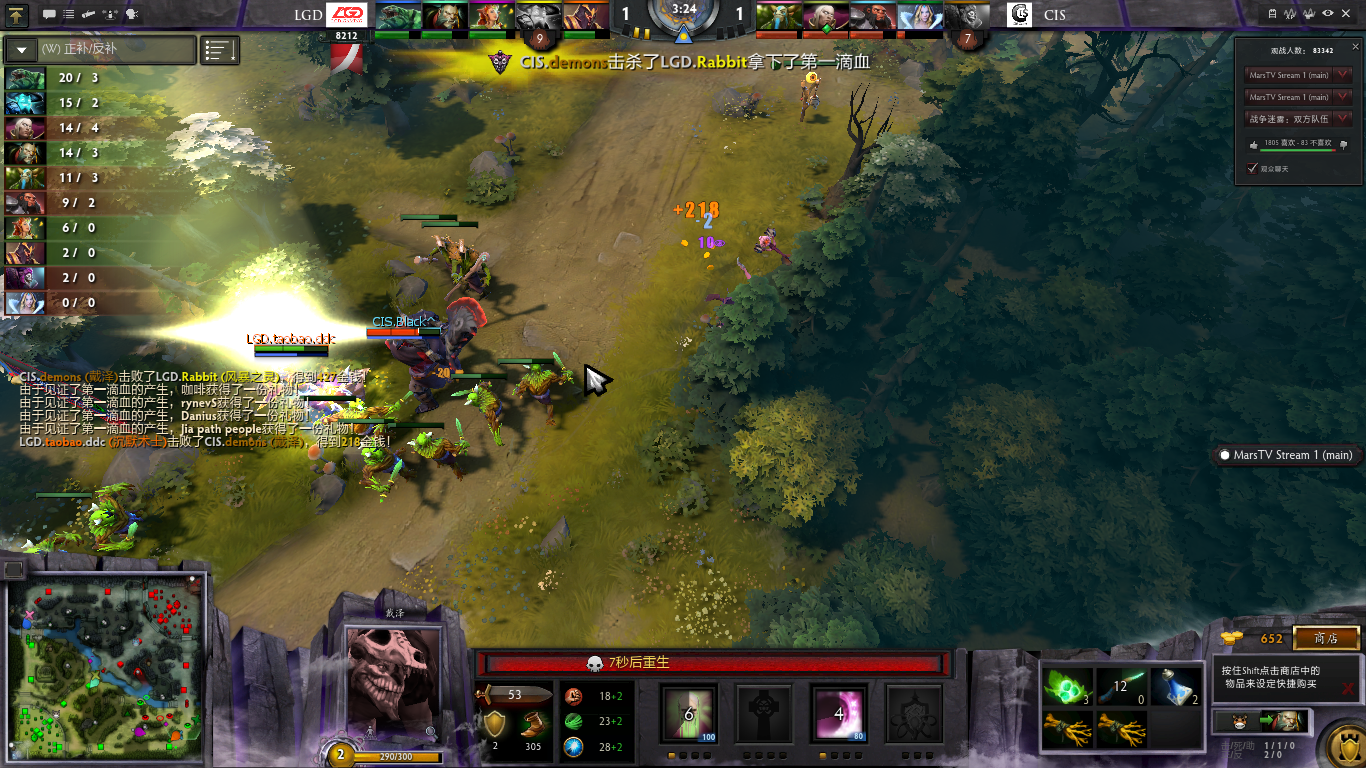Image resolution: width=1366 pixels, height=768 pixels.
Task: Open the dashboard via the gold arrow button
Action: coord(18,14)
